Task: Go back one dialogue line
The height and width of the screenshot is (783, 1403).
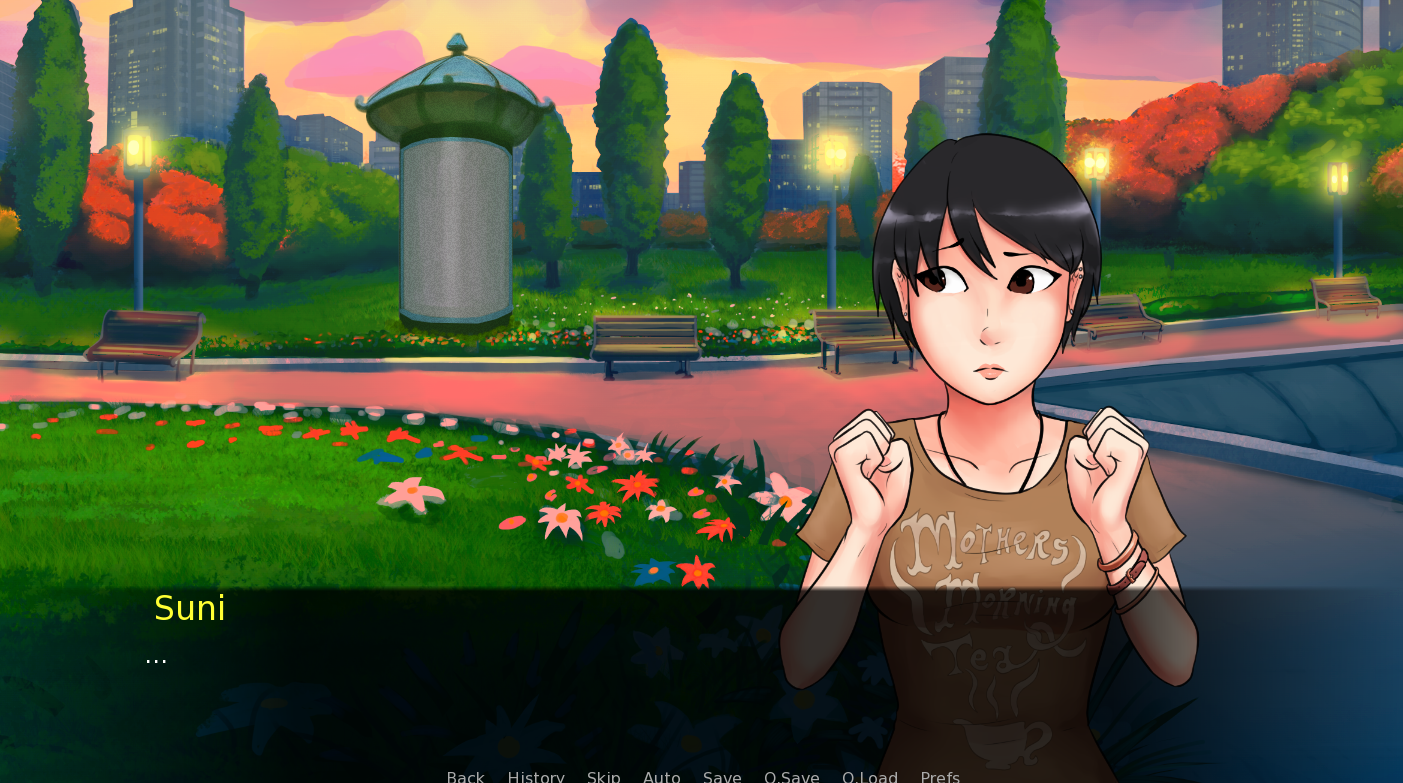Action: (x=465, y=777)
